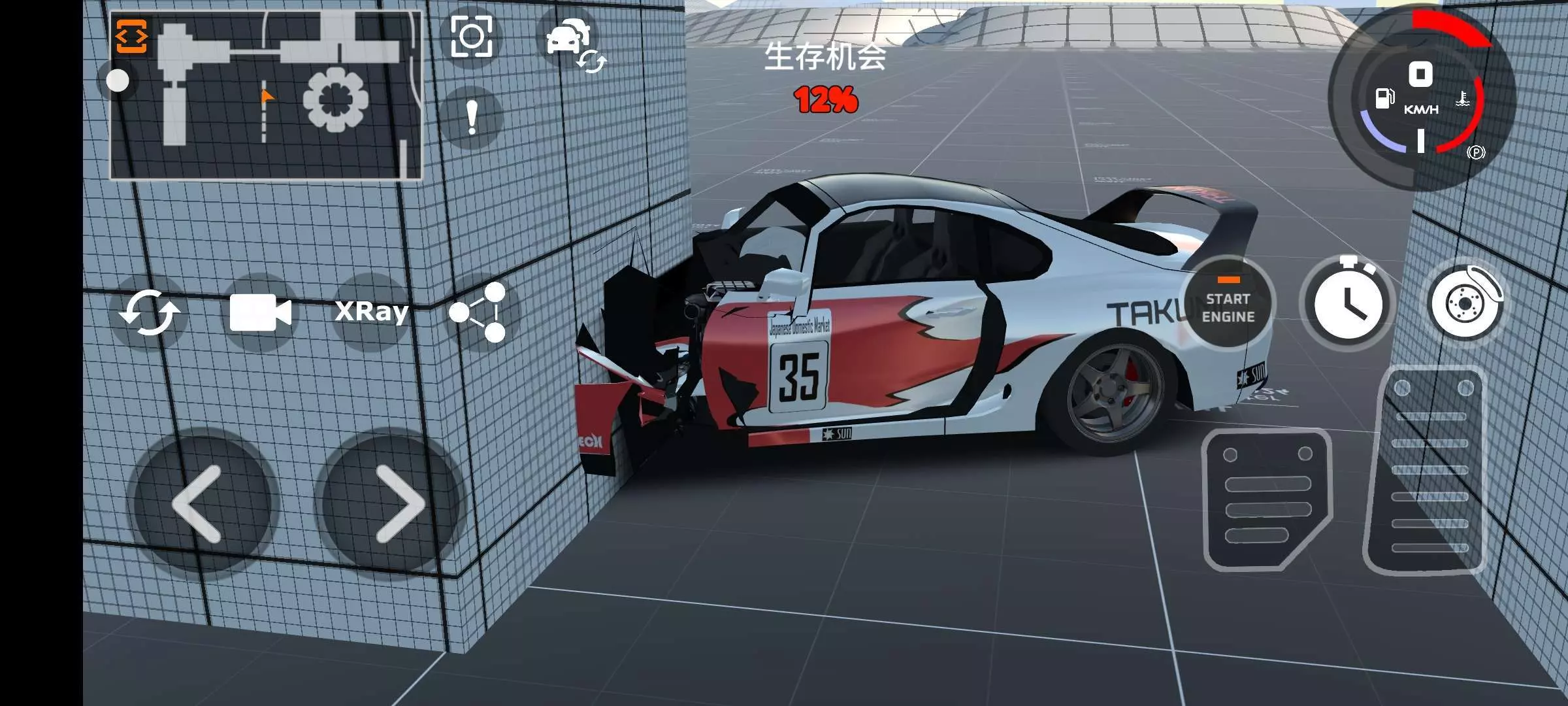The width and height of the screenshot is (1568, 706).
Task: Activate slow motion with the stopwatch icon
Action: 1347,304
